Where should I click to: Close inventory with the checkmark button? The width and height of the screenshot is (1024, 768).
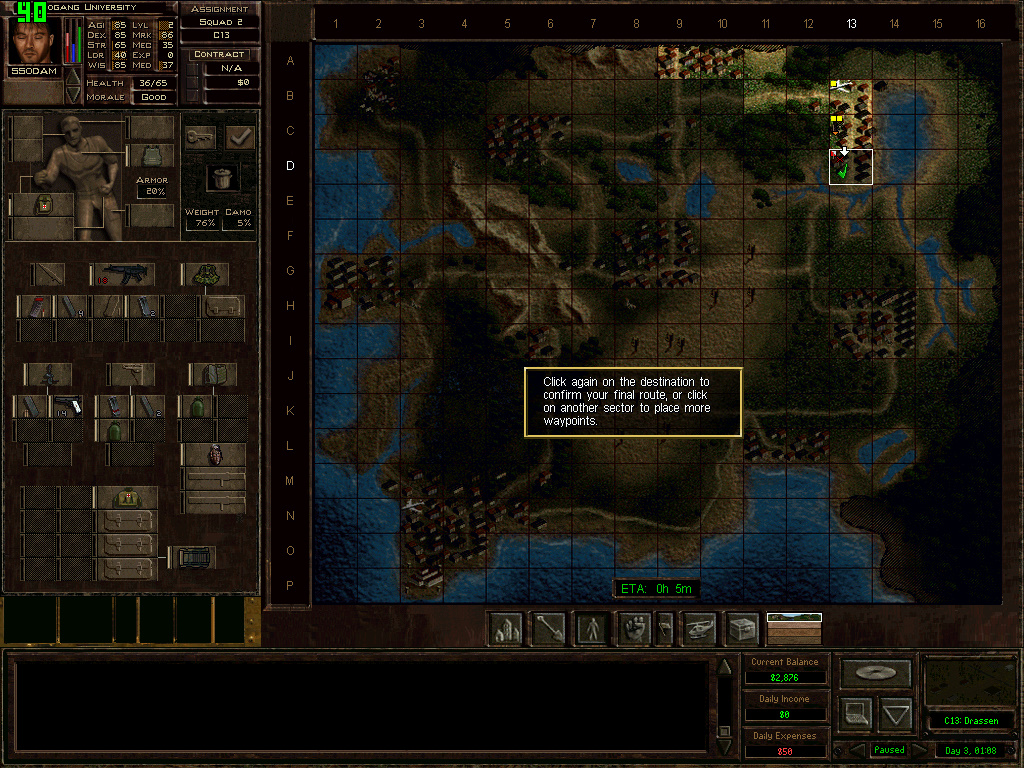240,138
